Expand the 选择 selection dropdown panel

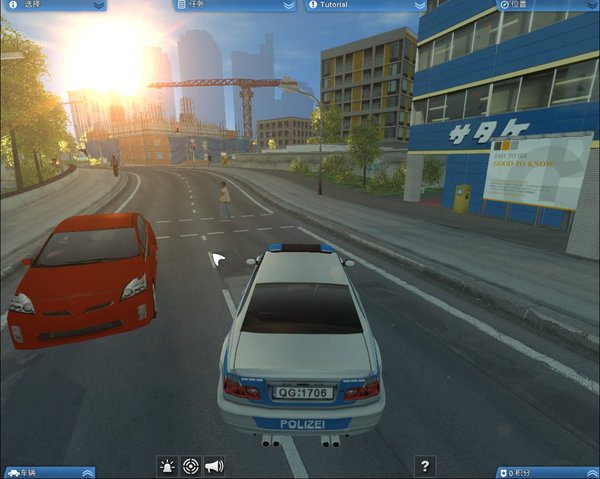point(97,5)
